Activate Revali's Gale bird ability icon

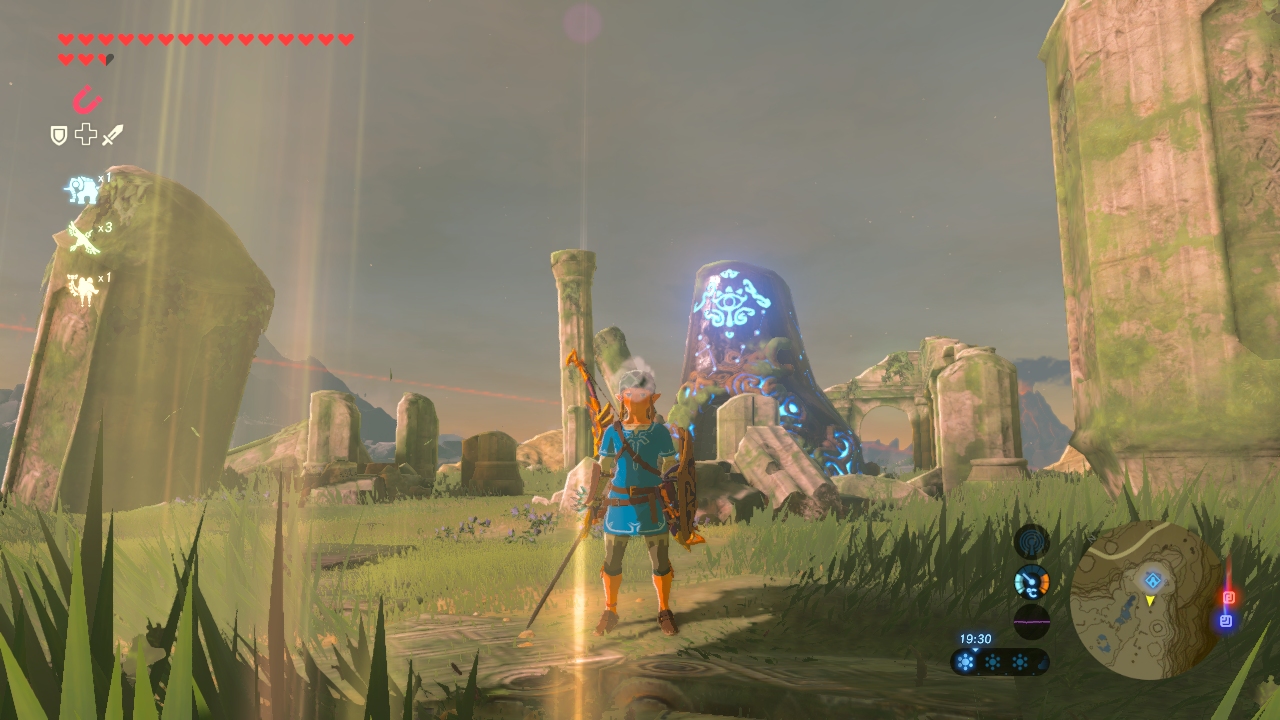point(82,238)
